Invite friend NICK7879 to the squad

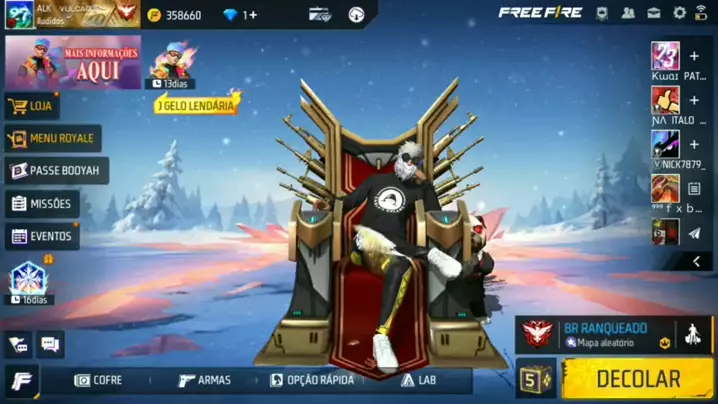click(x=694, y=144)
